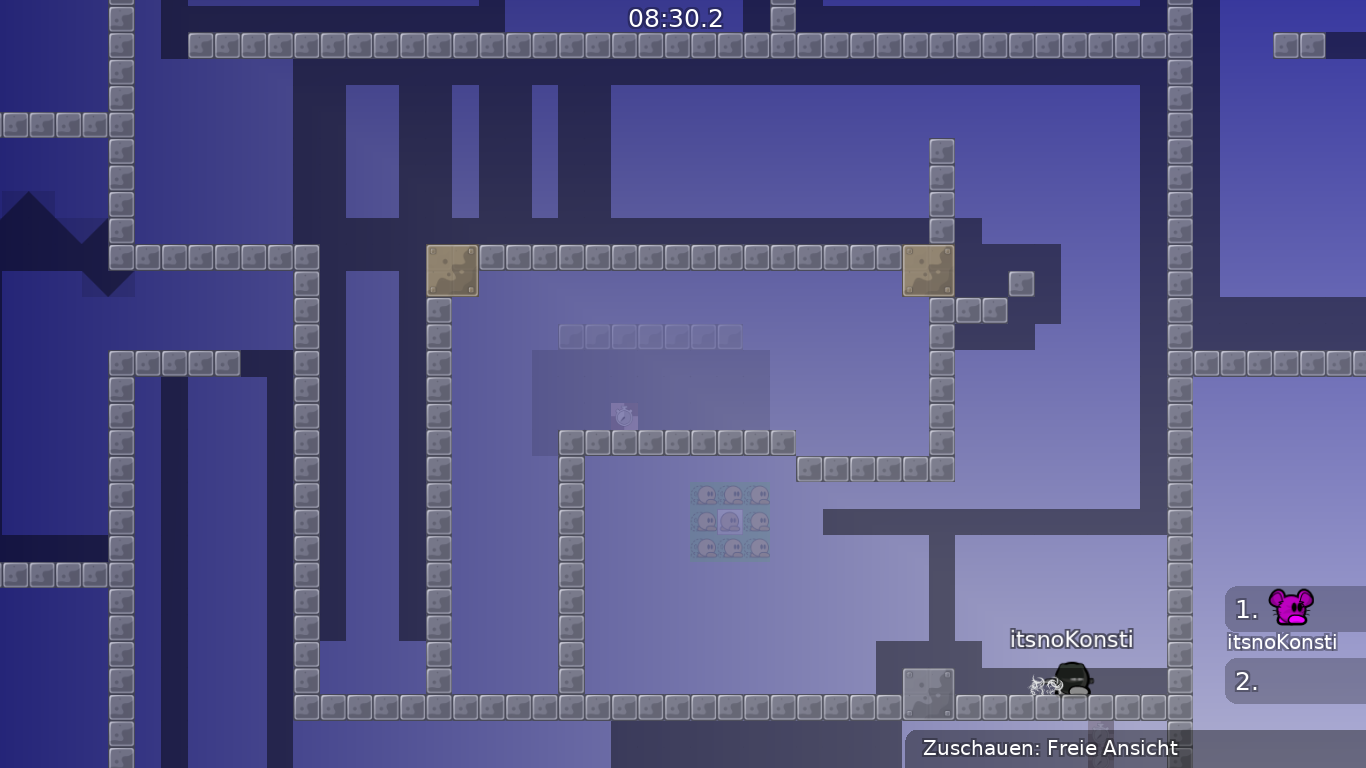
Task: Click the left wooden crate block on the platform
Action: click(452, 271)
